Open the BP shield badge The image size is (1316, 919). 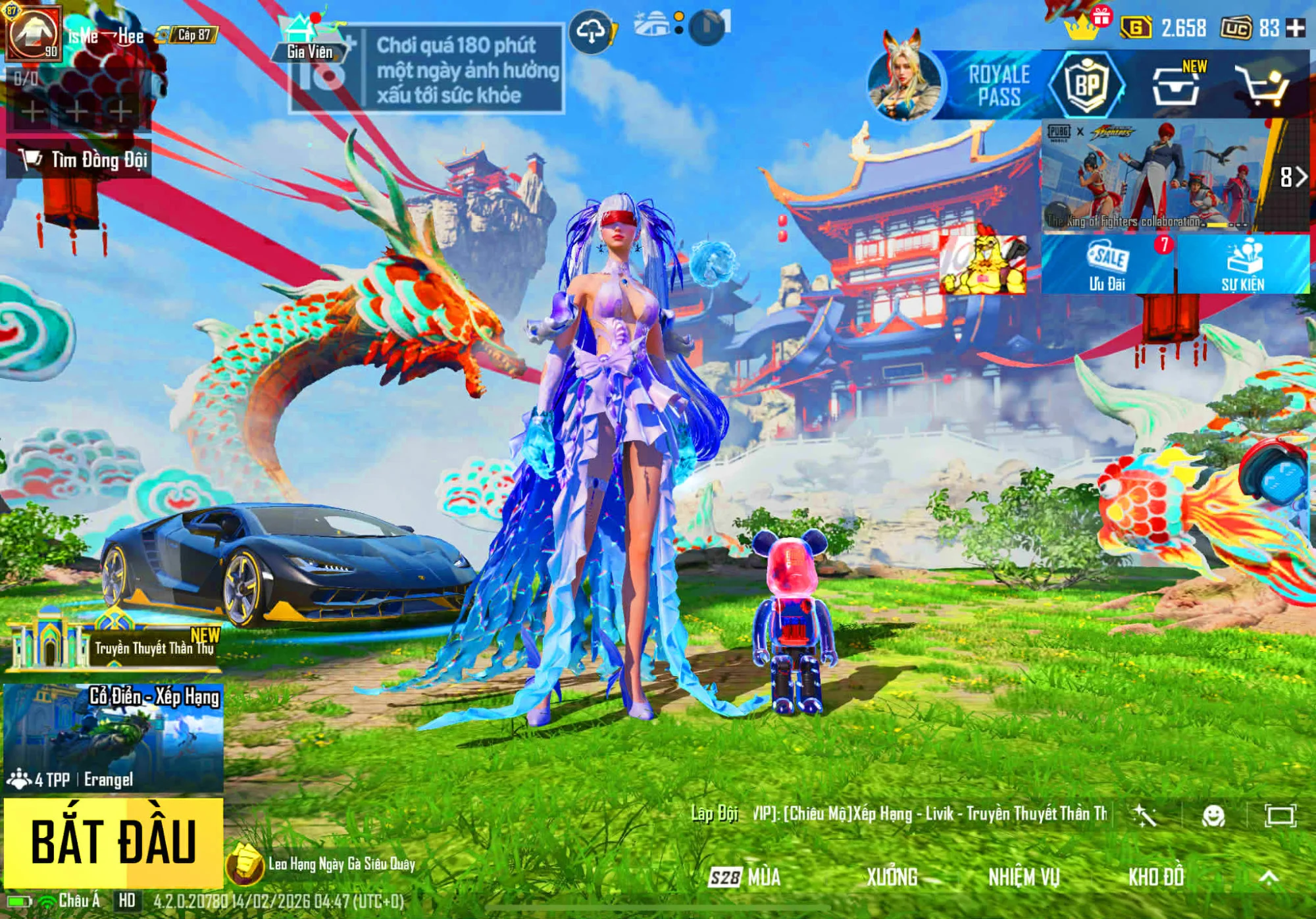pos(1086,85)
